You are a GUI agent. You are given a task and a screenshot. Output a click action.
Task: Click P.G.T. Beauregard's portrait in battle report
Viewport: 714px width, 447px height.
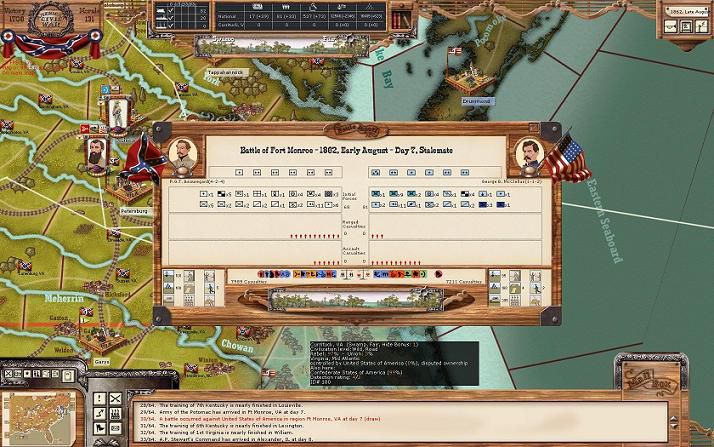pyautogui.click(x=179, y=153)
